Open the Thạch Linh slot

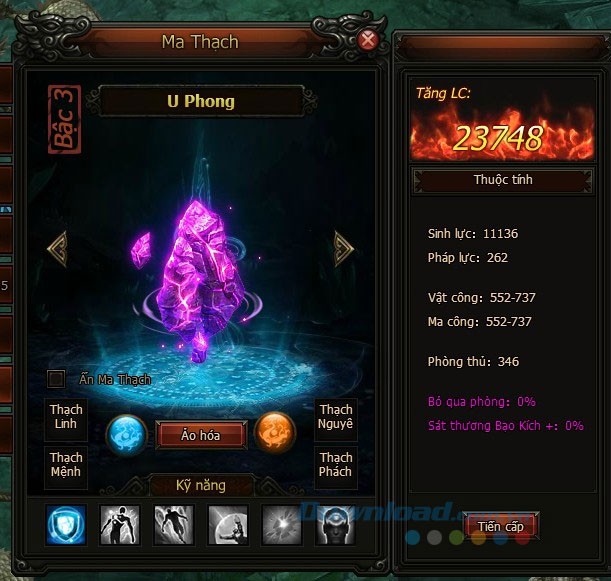tap(67, 418)
